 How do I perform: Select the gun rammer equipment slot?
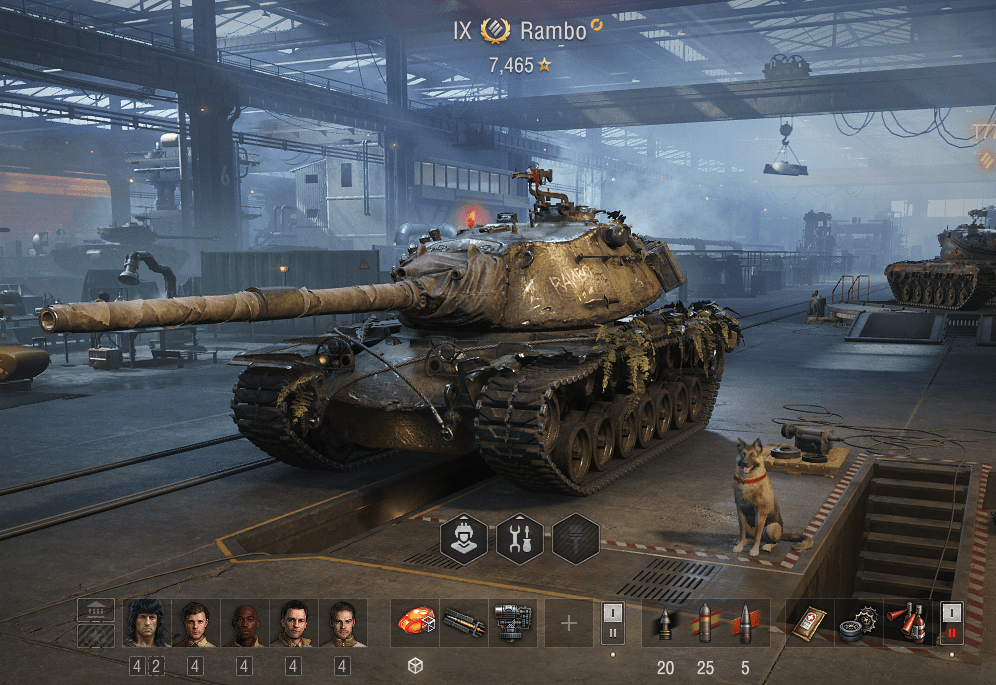click(463, 623)
